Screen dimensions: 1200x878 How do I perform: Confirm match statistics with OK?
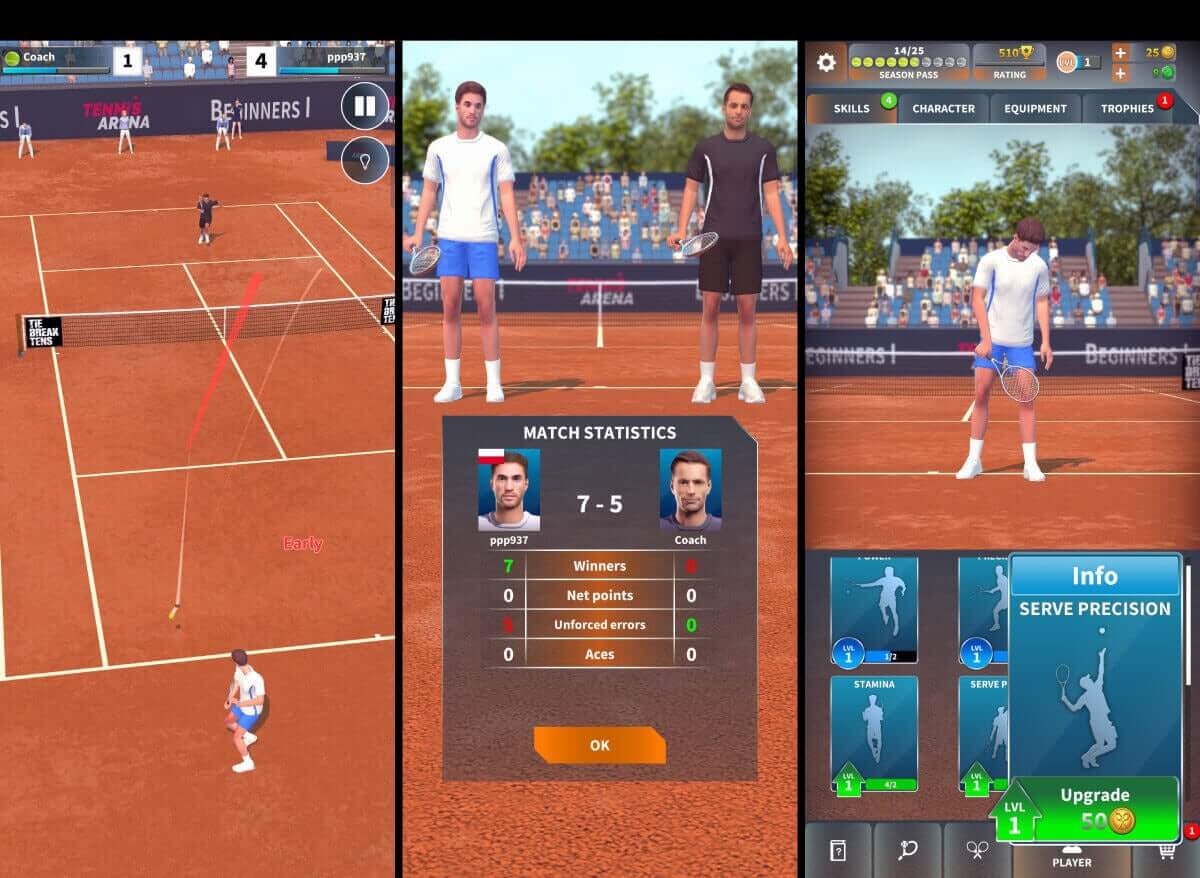pos(599,745)
